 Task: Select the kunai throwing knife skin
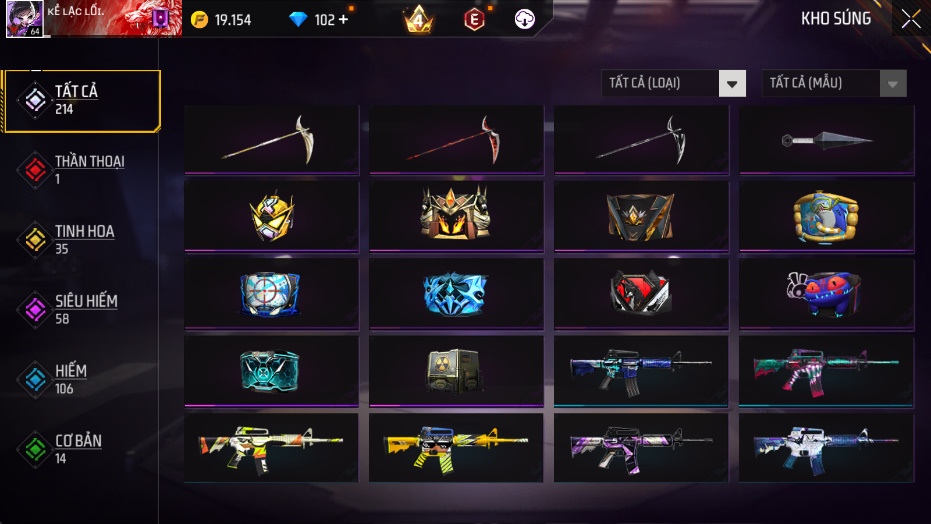pyautogui.click(x=826, y=140)
